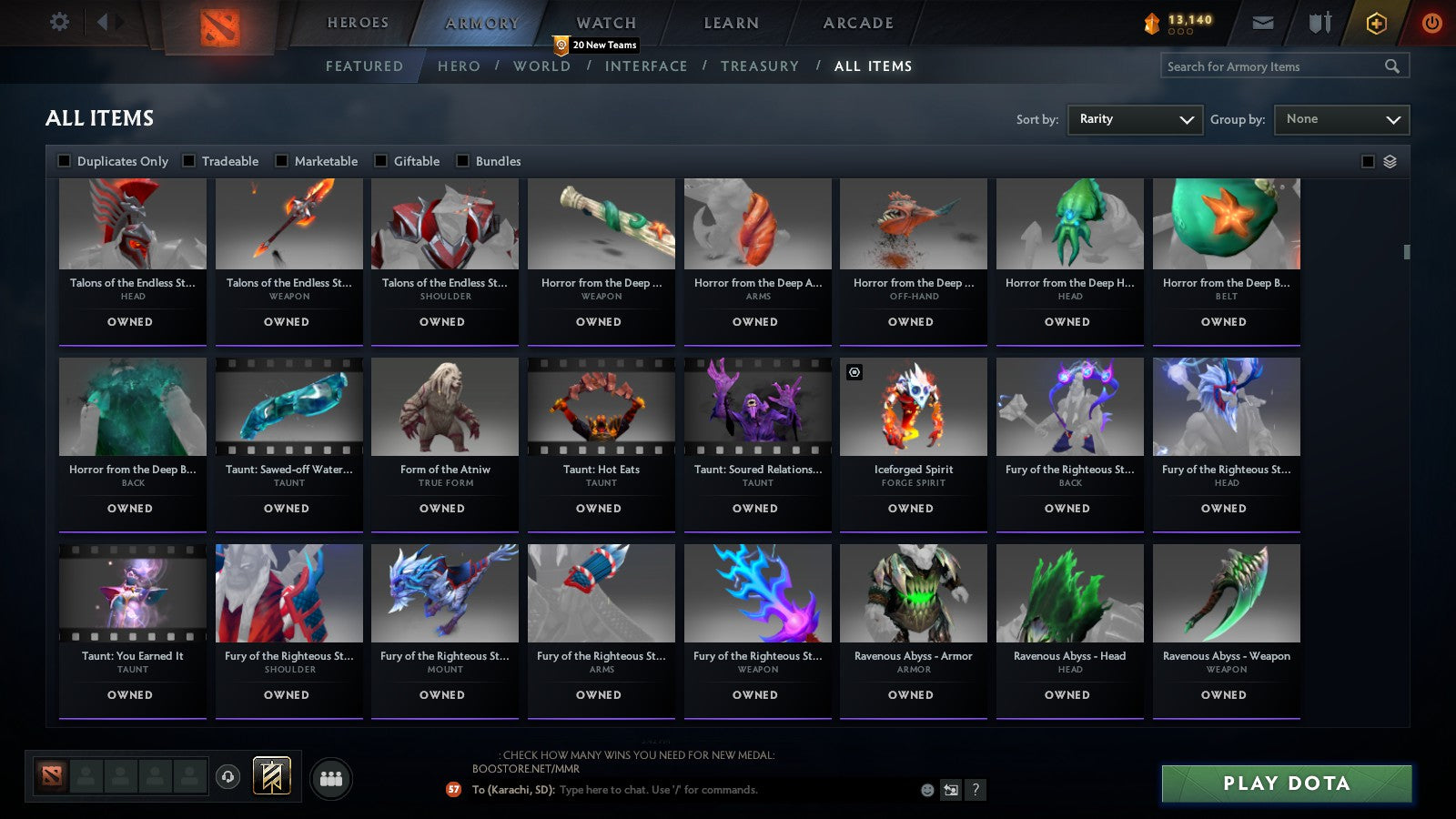
Task: Click the friends list icon near party slots
Action: 332,777
